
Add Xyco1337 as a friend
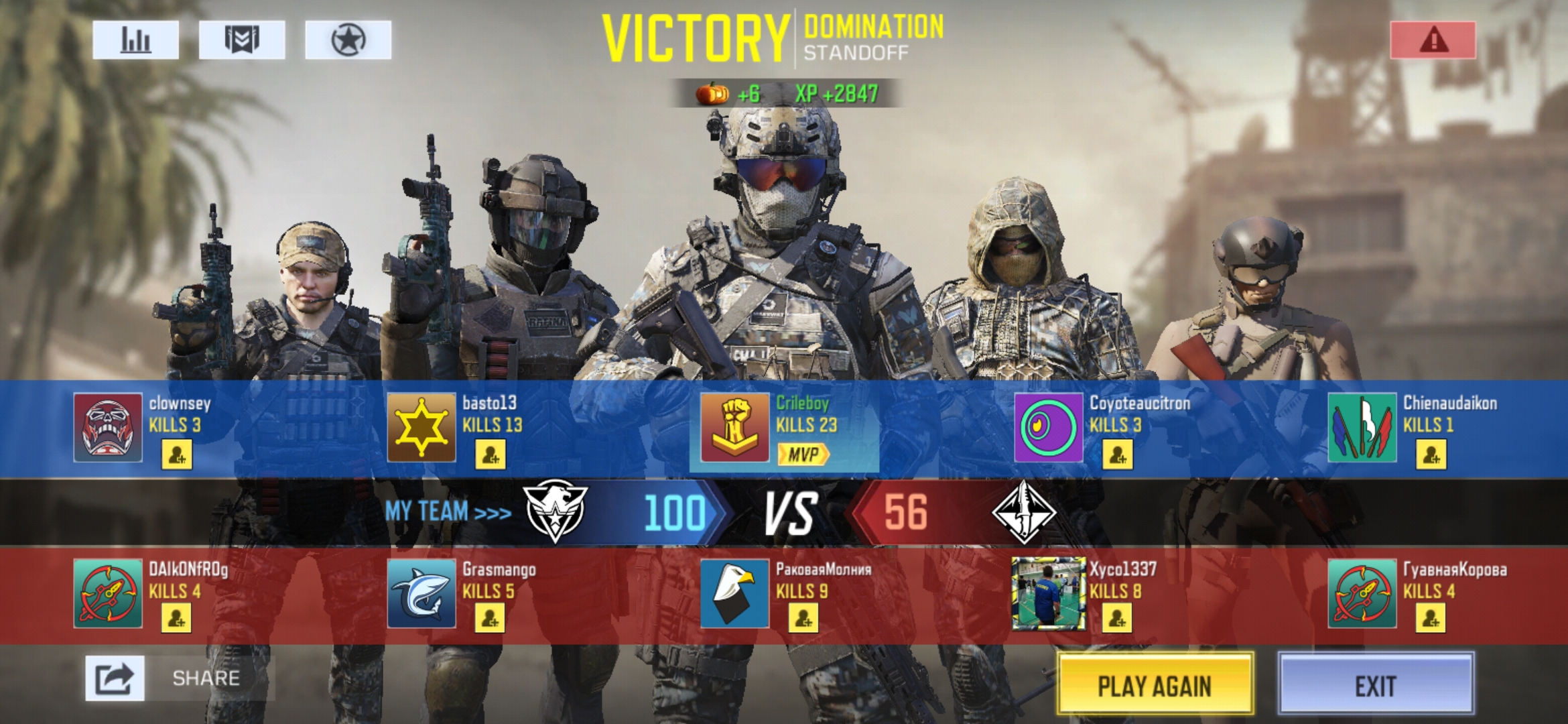[1118, 618]
